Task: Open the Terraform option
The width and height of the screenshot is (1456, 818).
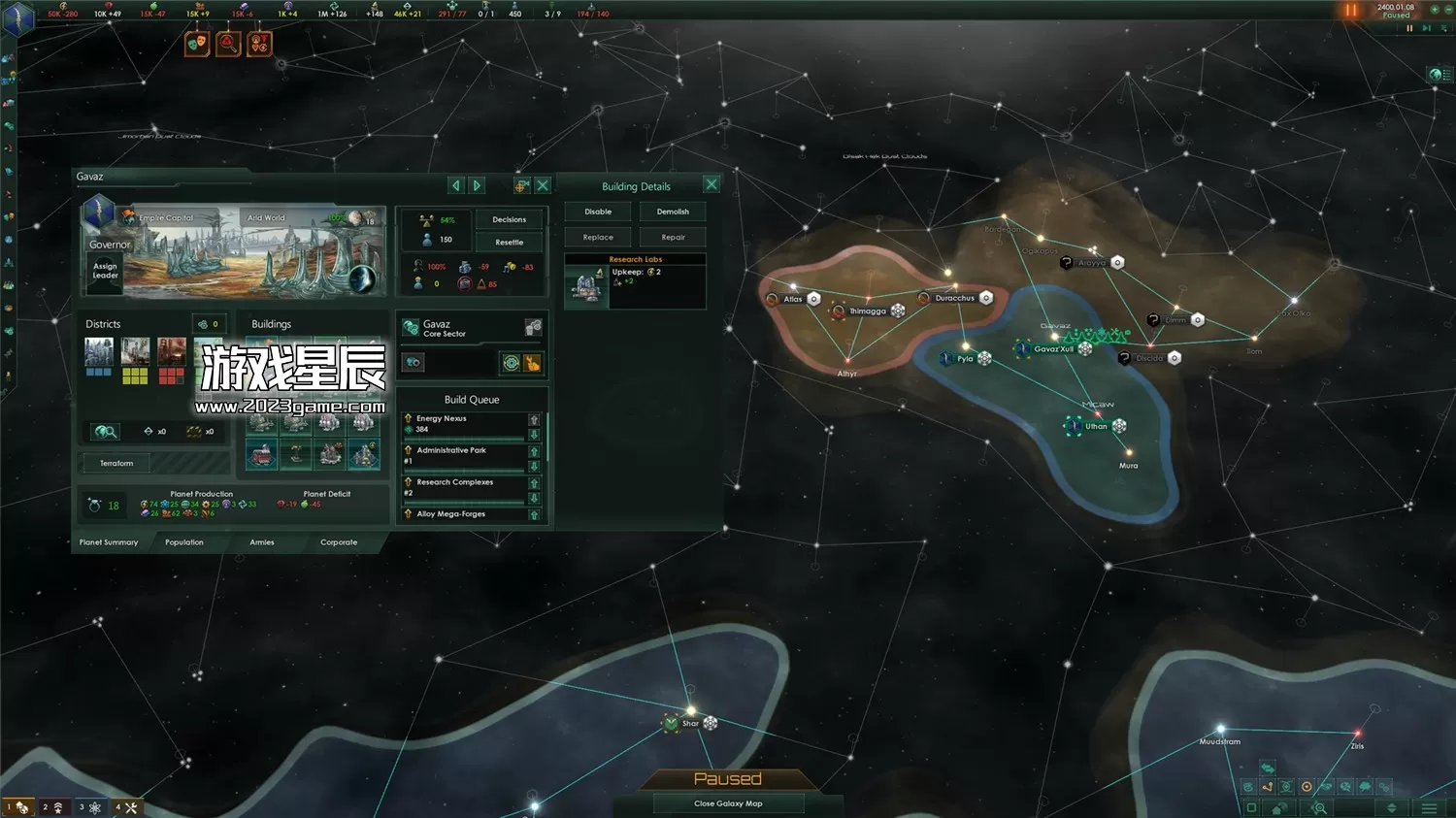Action: coord(116,463)
